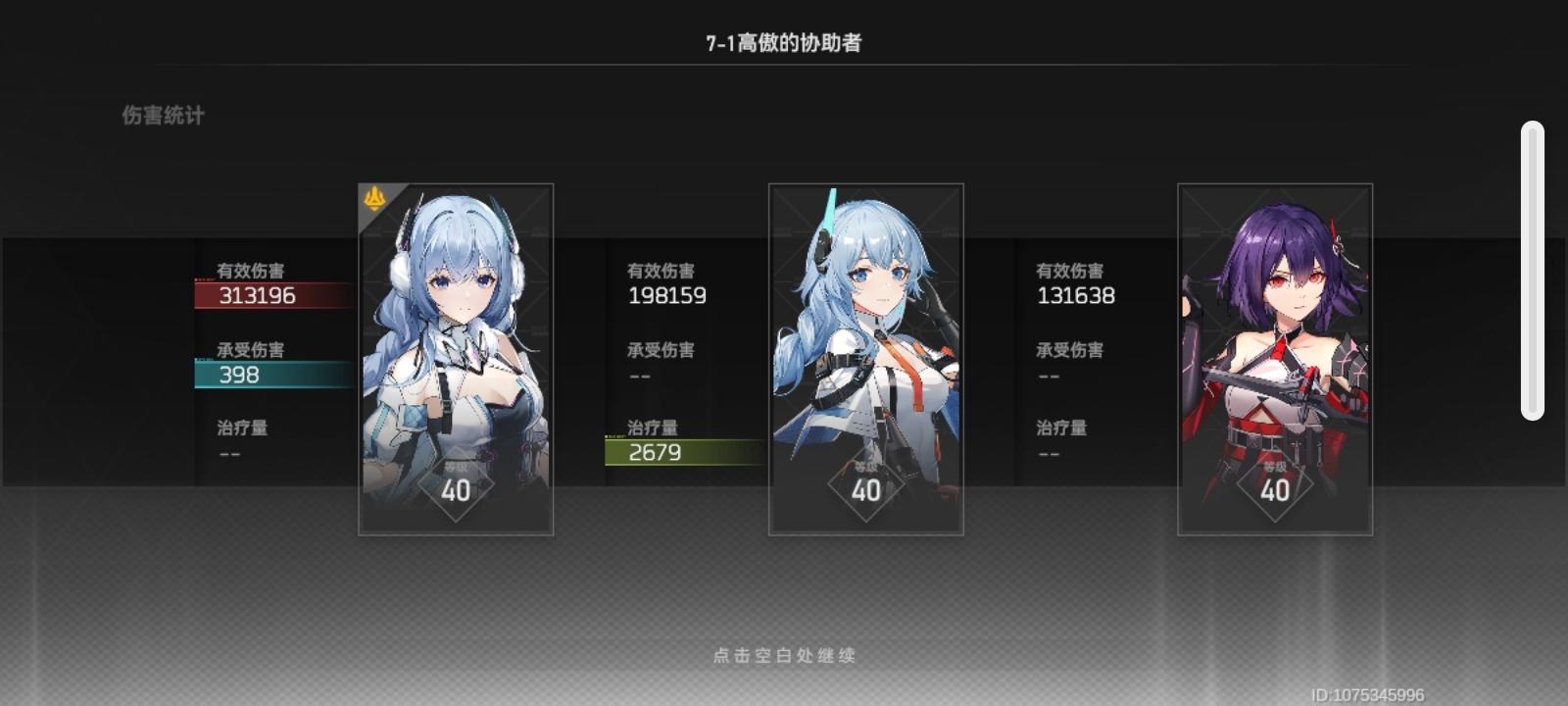Screen dimensions: 1568x706
Task: Click the golden MVP badge on the first character card
Action: coord(372,196)
